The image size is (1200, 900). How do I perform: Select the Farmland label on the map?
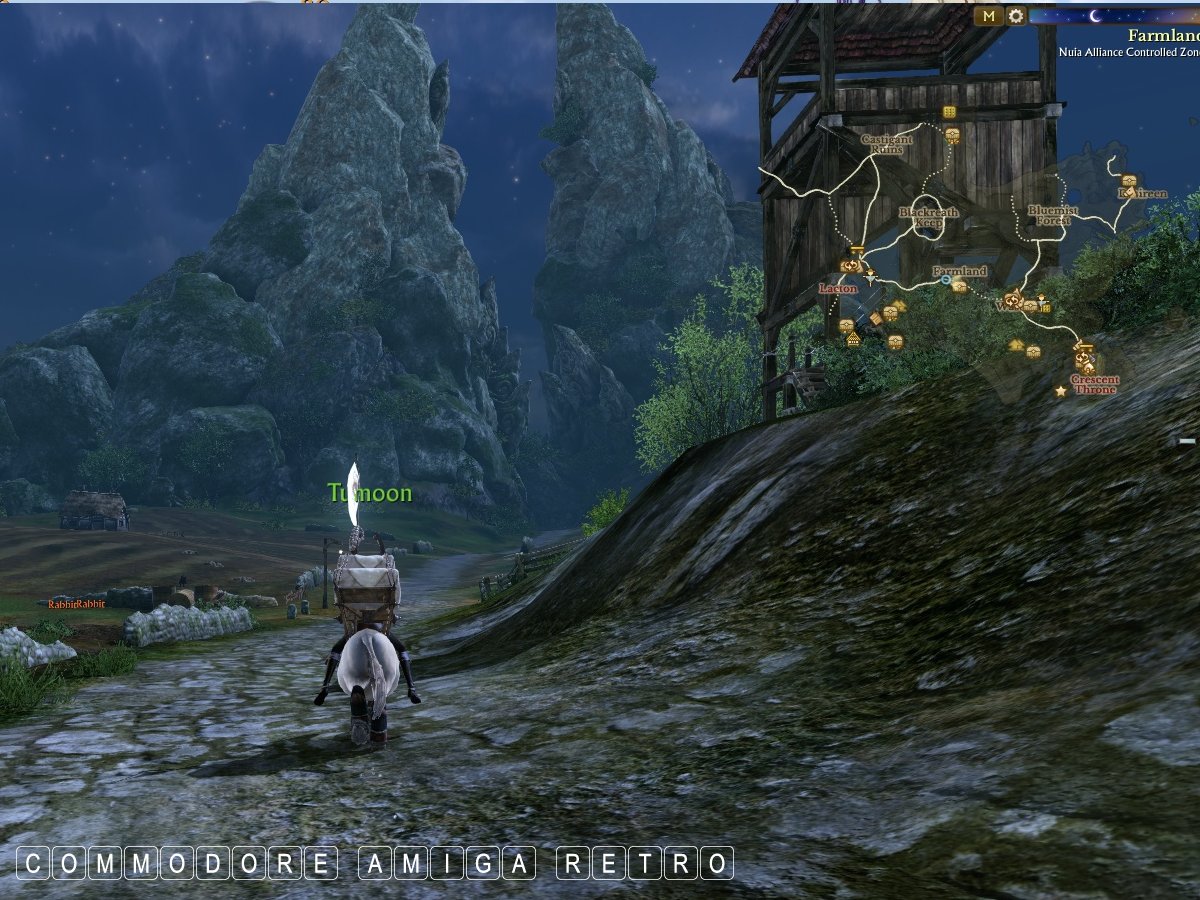tap(959, 271)
